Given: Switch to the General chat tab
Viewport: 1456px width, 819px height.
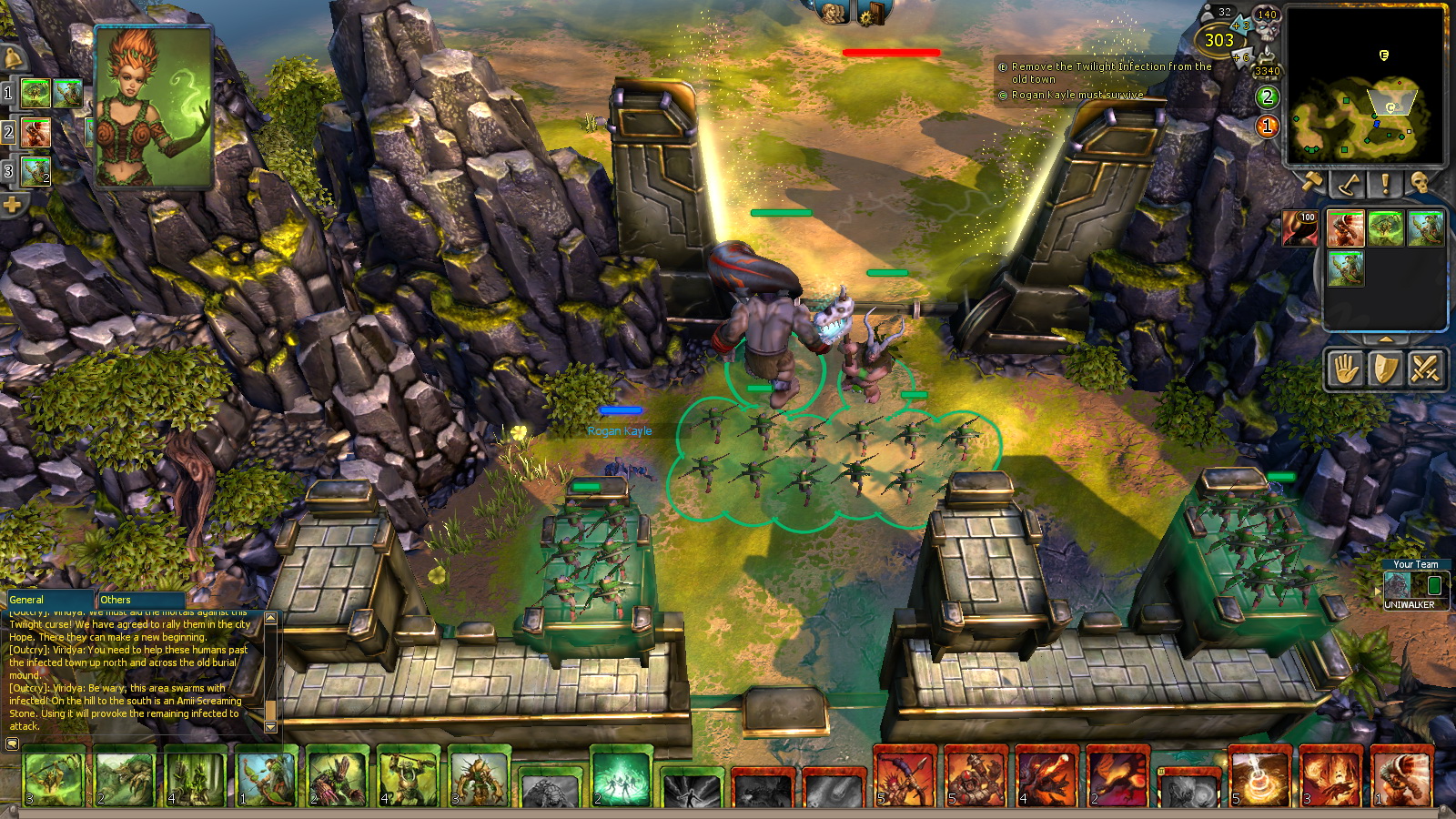Looking at the screenshot, I should (50, 600).
